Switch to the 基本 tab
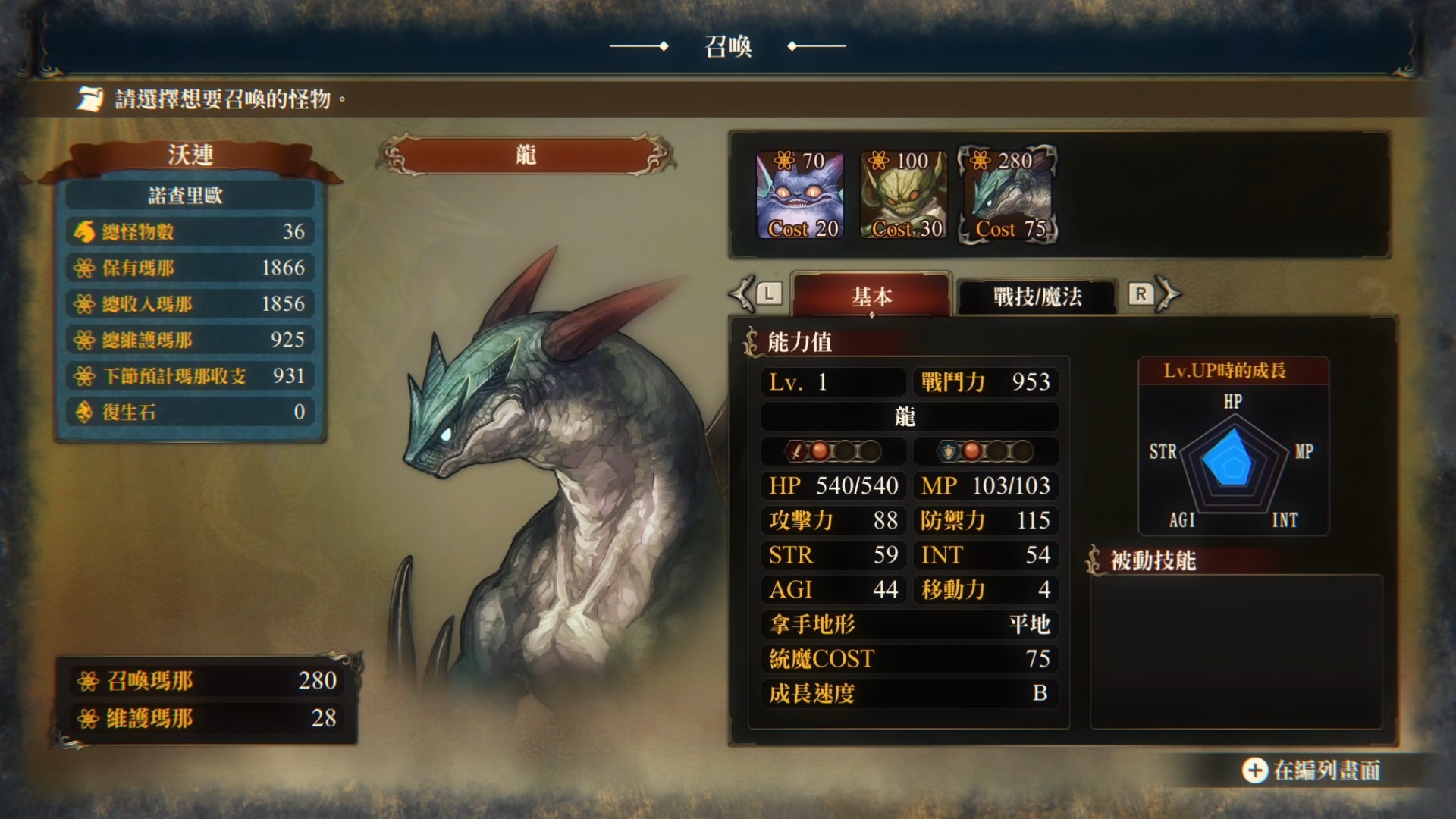Screen dimensions: 1456x819 tap(871, 296)
